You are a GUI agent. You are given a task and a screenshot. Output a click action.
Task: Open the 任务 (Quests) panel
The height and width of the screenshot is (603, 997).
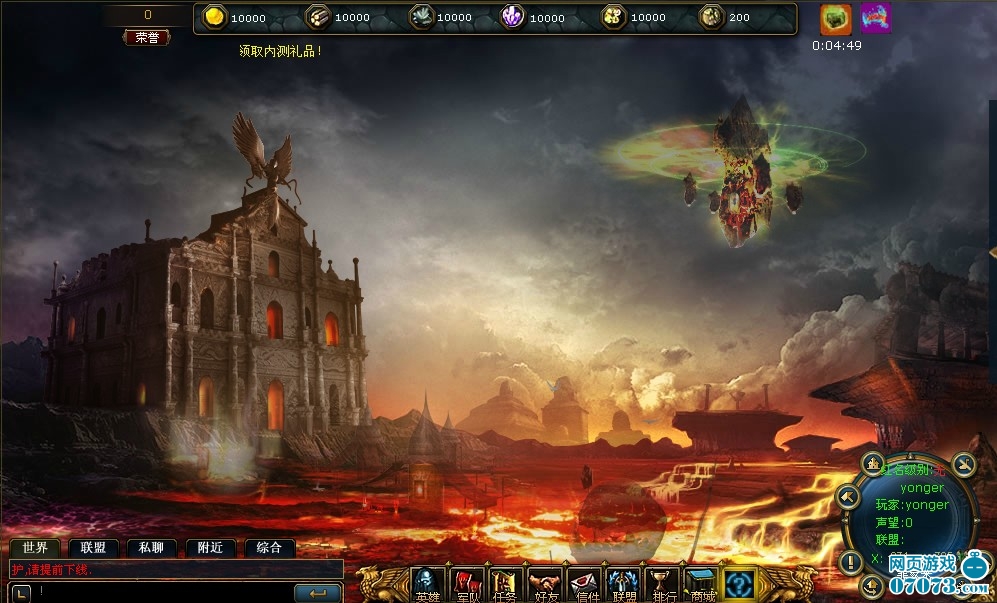point(505,584)
